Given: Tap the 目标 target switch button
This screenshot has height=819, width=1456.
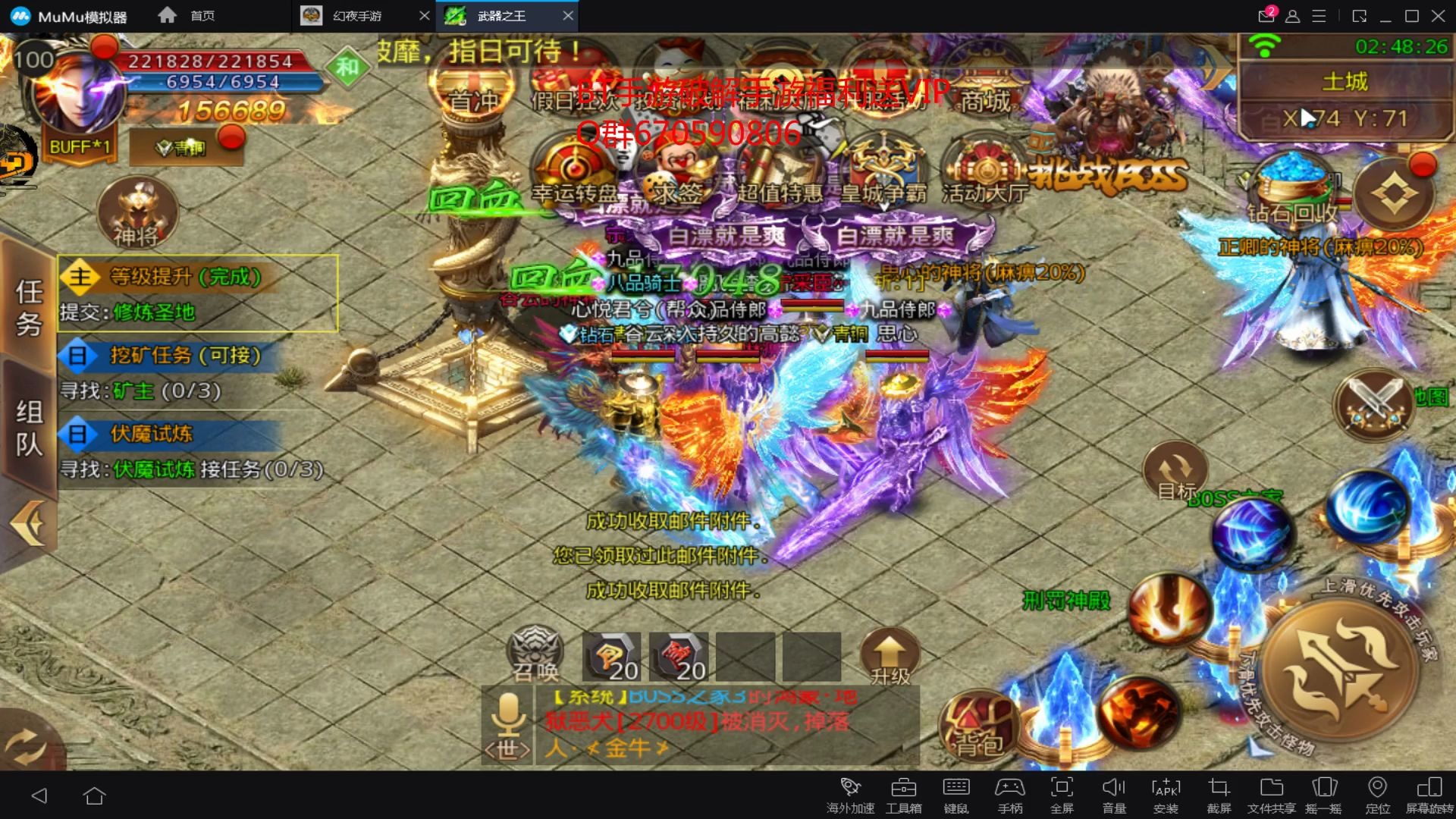Looking at the screenshot, I should pos(1175,472).
